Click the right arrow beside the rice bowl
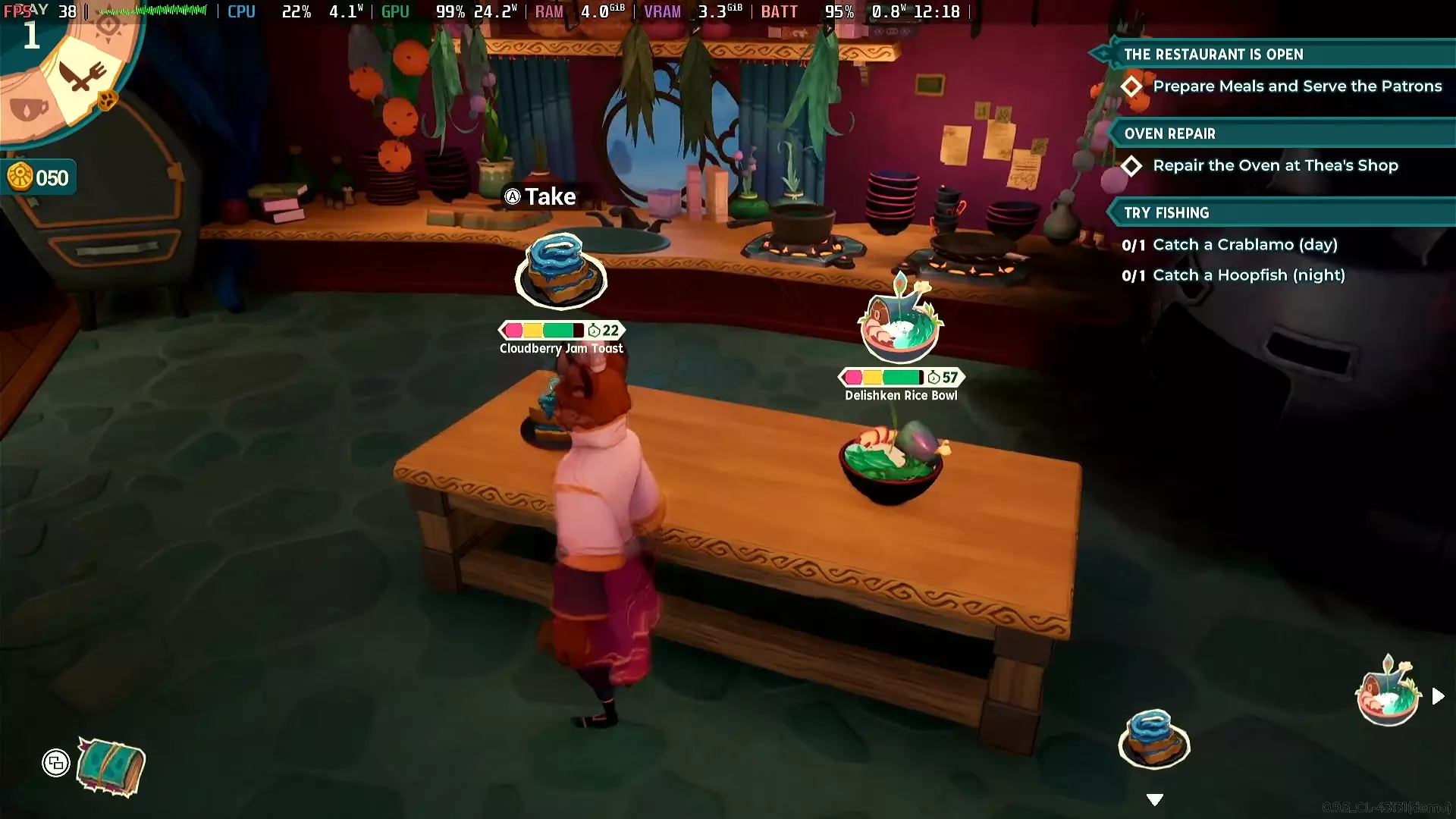The height and width of the screenshot is (819, 1456). 1438,696
